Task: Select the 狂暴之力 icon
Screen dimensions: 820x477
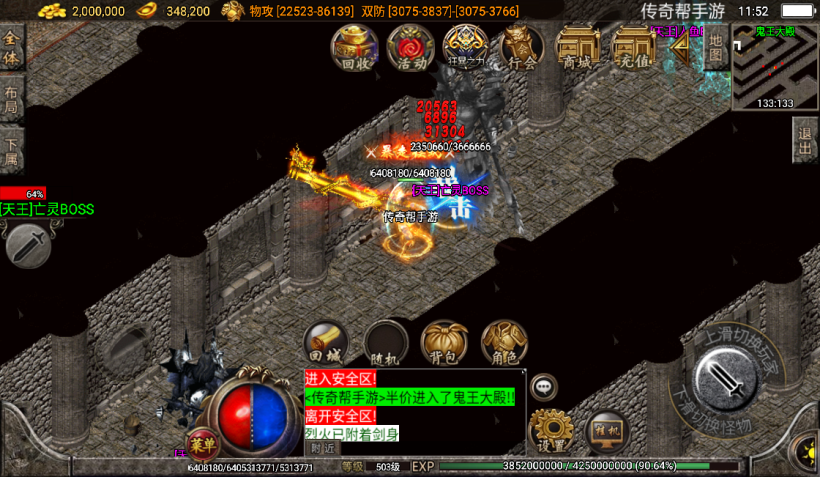Action: [x=465, y=47]
